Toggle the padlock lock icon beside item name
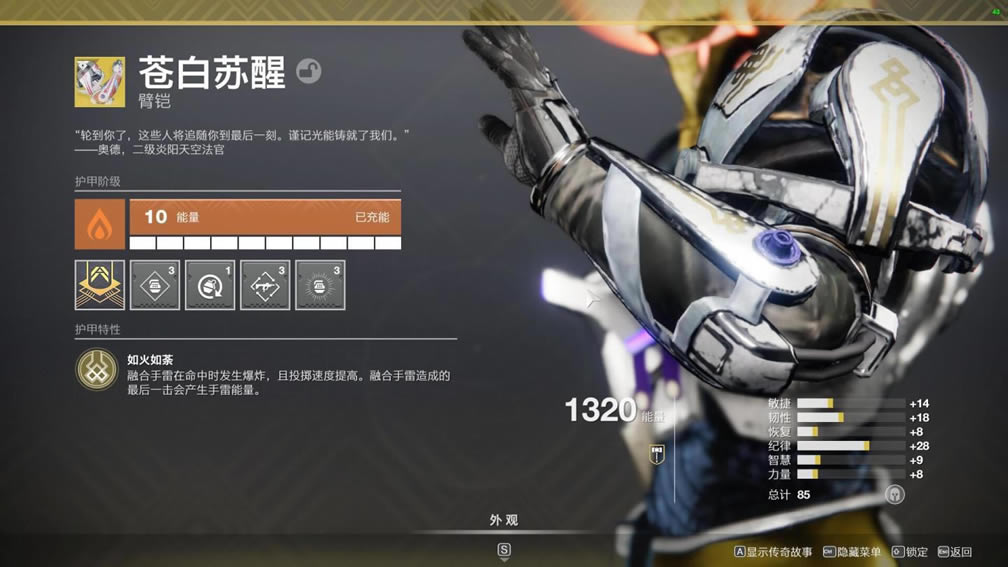This screenshot has width=1008, height=567. [309, 71]
